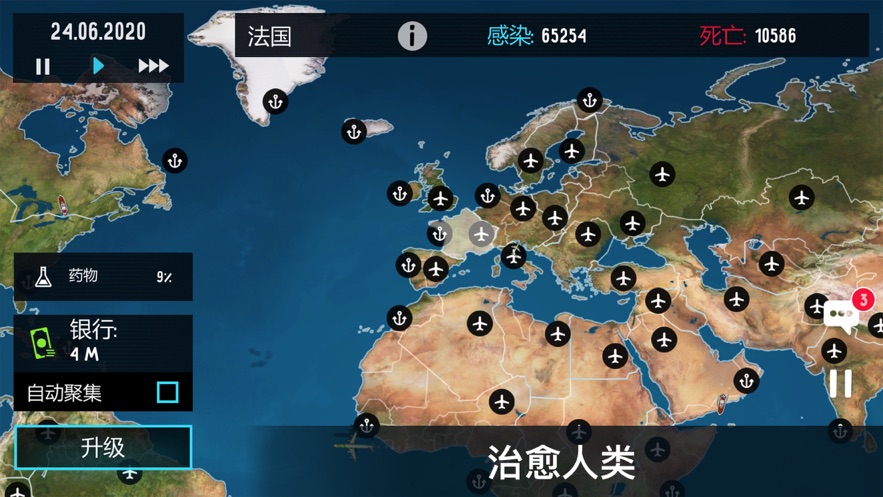
Task: Open the country info icon
Action: (x=412, y=36)
